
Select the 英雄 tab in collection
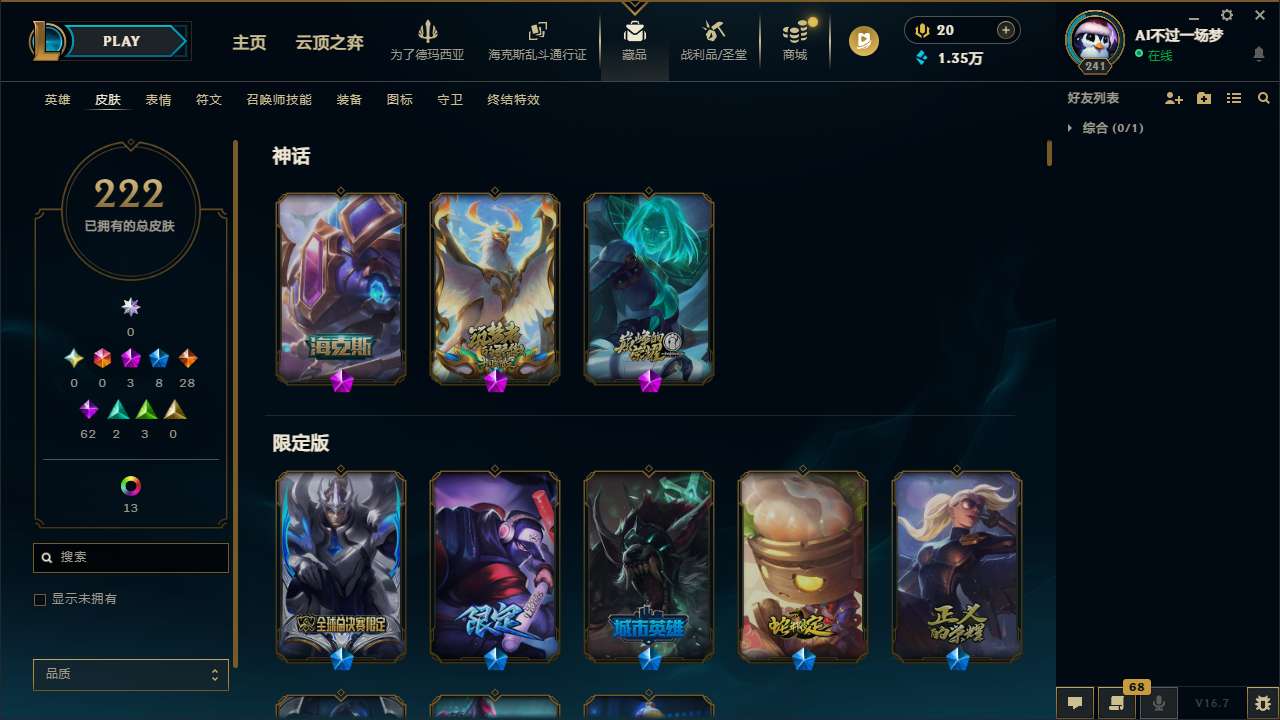tap(57, 100)
